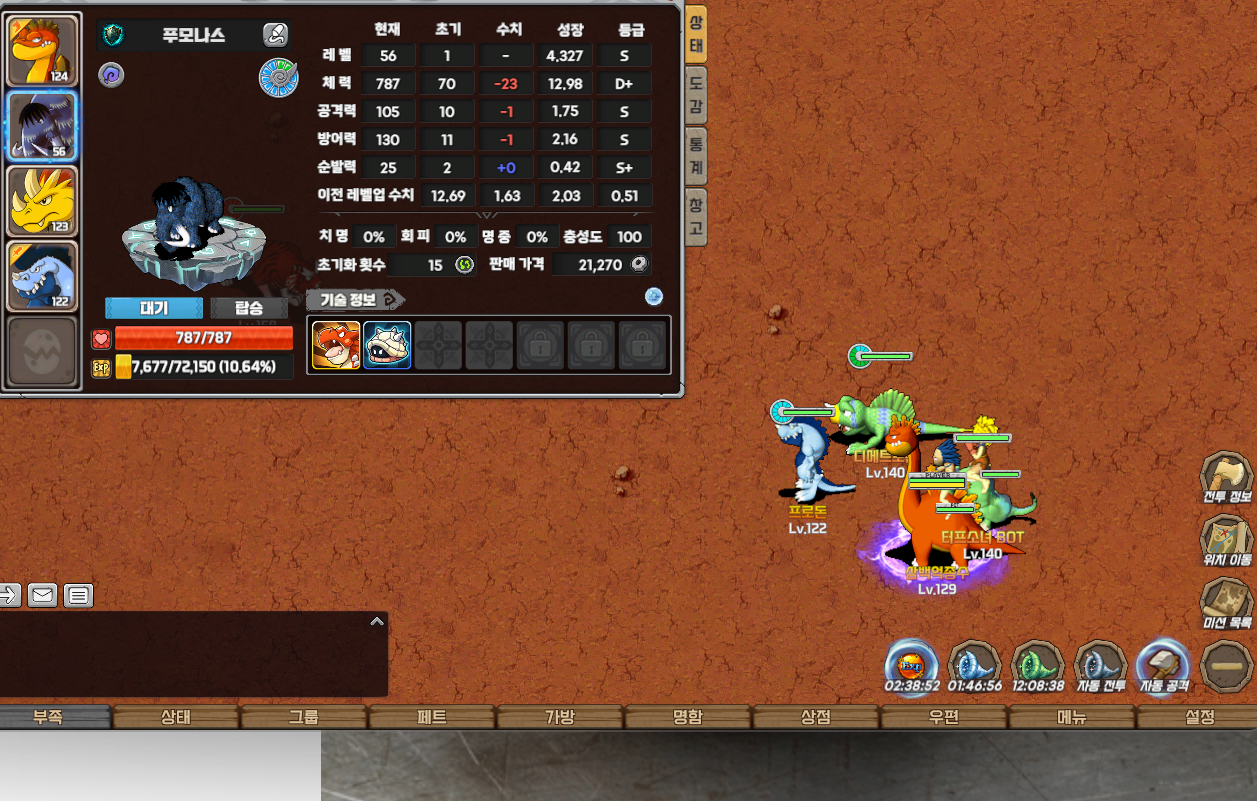Viewport: 1257px width, 801px height.
Task: Open 전투 정보 battle info
Action: [x=1227, y=478]
